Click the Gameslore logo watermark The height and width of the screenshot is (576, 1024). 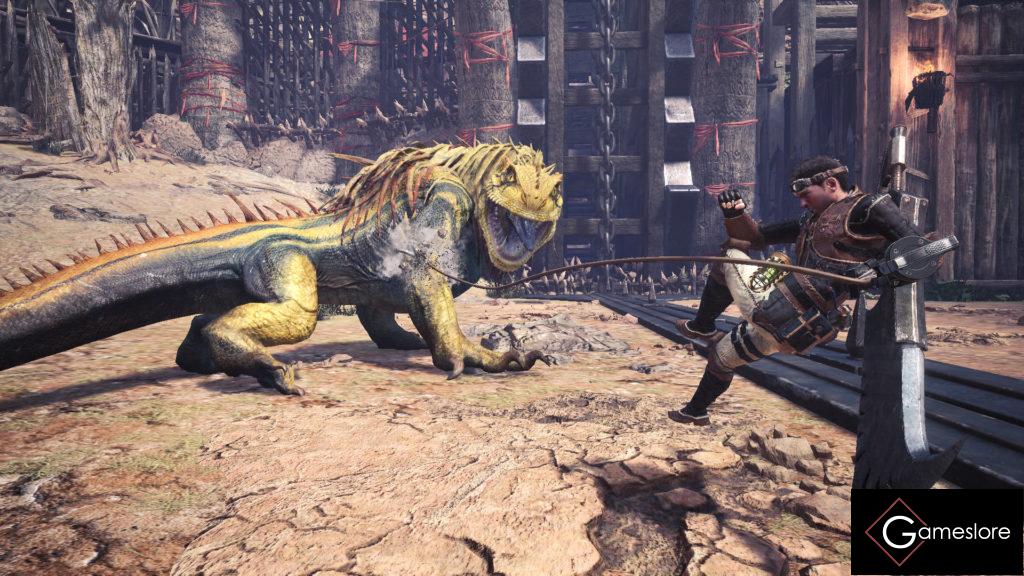(x=936, y=532)
